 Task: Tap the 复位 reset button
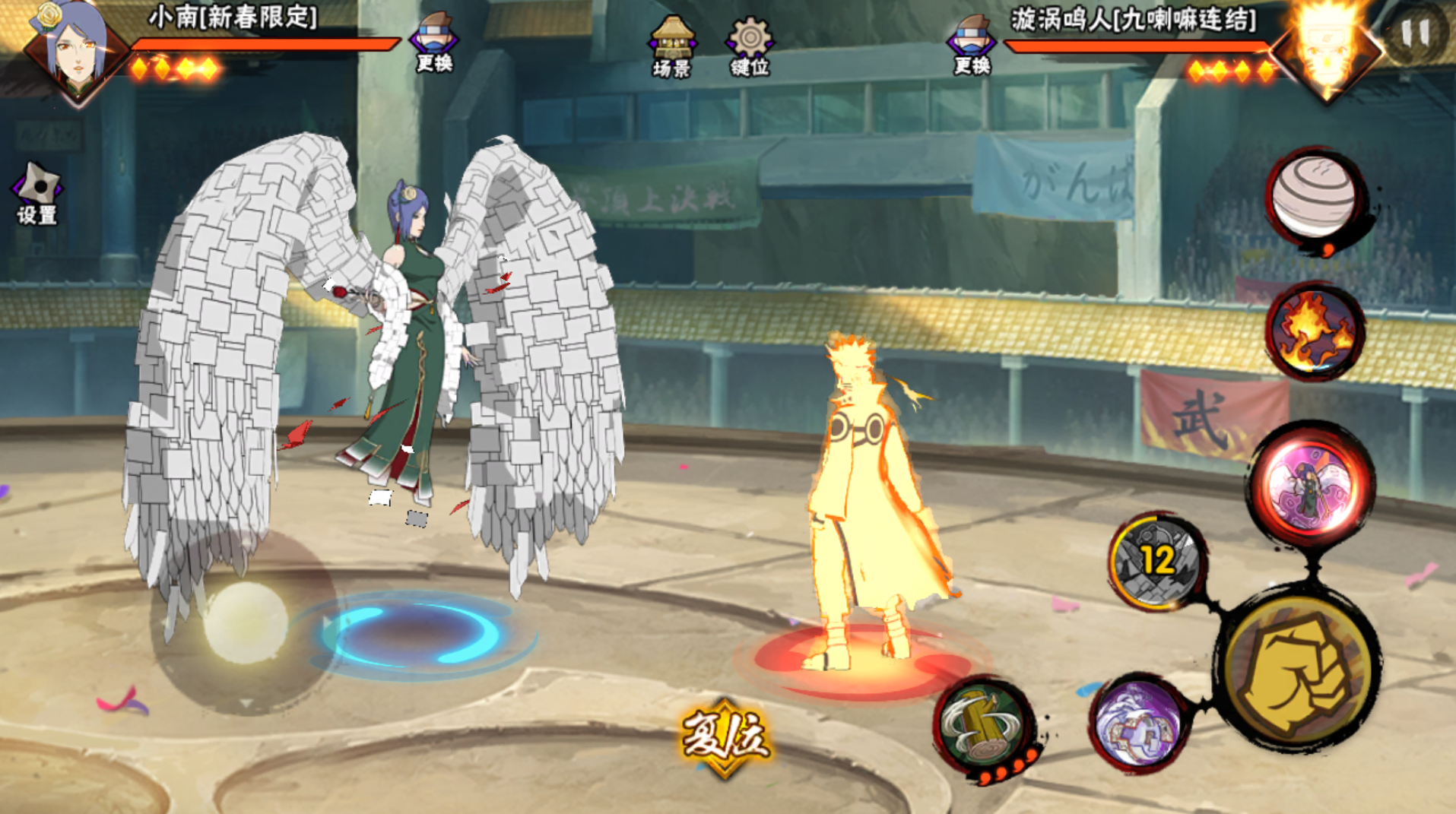(725, 736)
